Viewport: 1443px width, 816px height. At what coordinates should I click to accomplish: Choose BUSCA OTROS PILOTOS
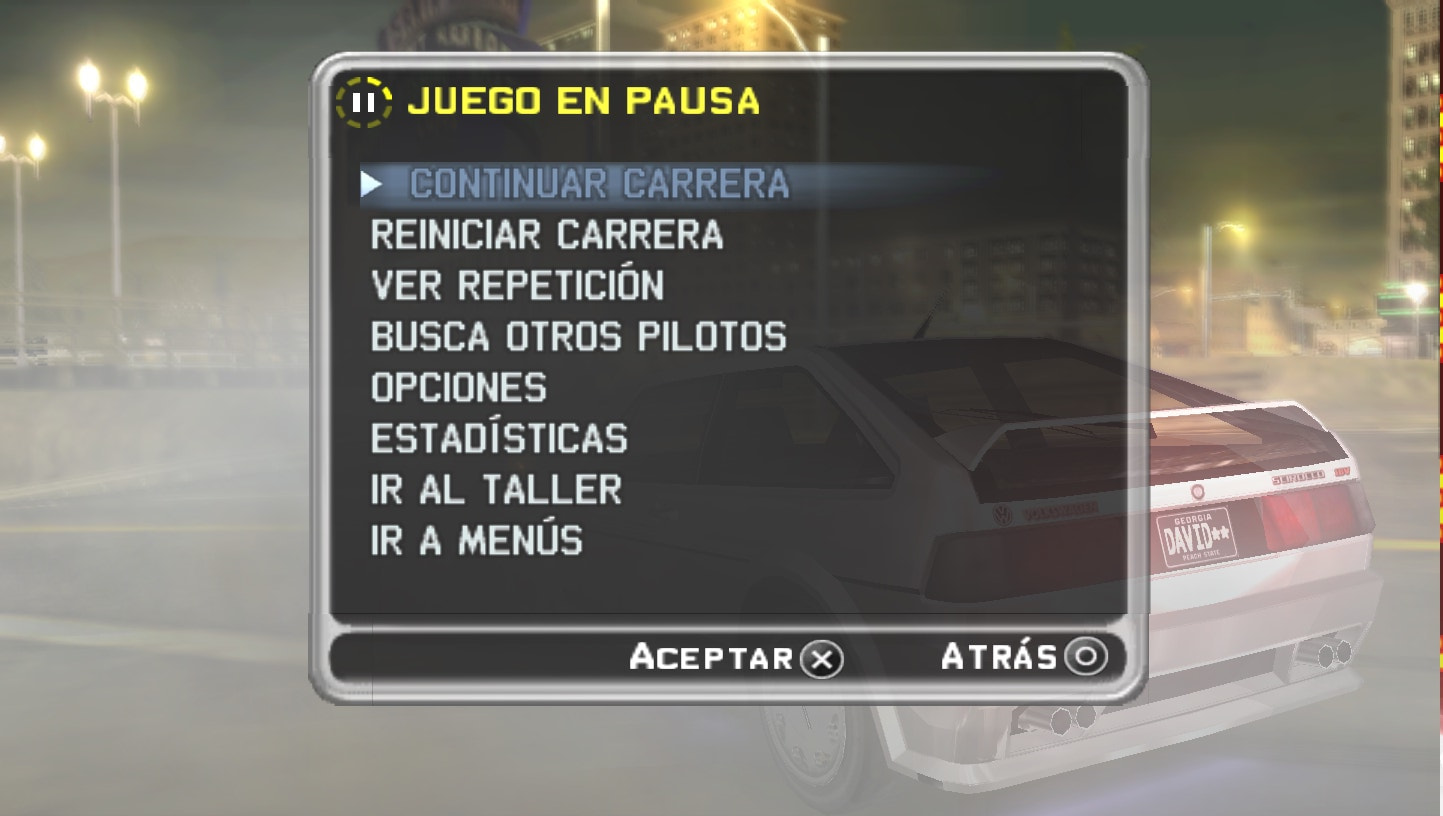(x=580, y=337)
